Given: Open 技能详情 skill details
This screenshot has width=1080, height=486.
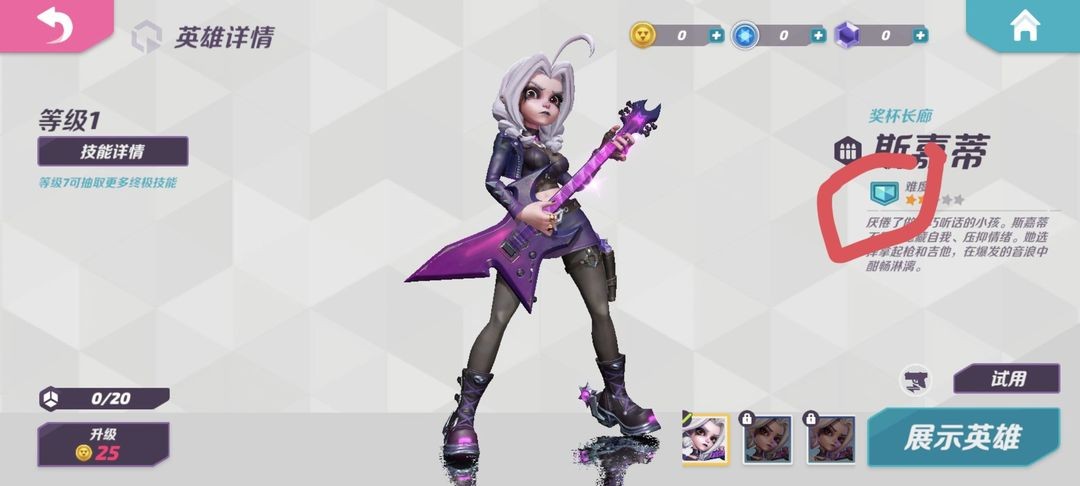Looking at the screenshot, I should click(113, 152).
